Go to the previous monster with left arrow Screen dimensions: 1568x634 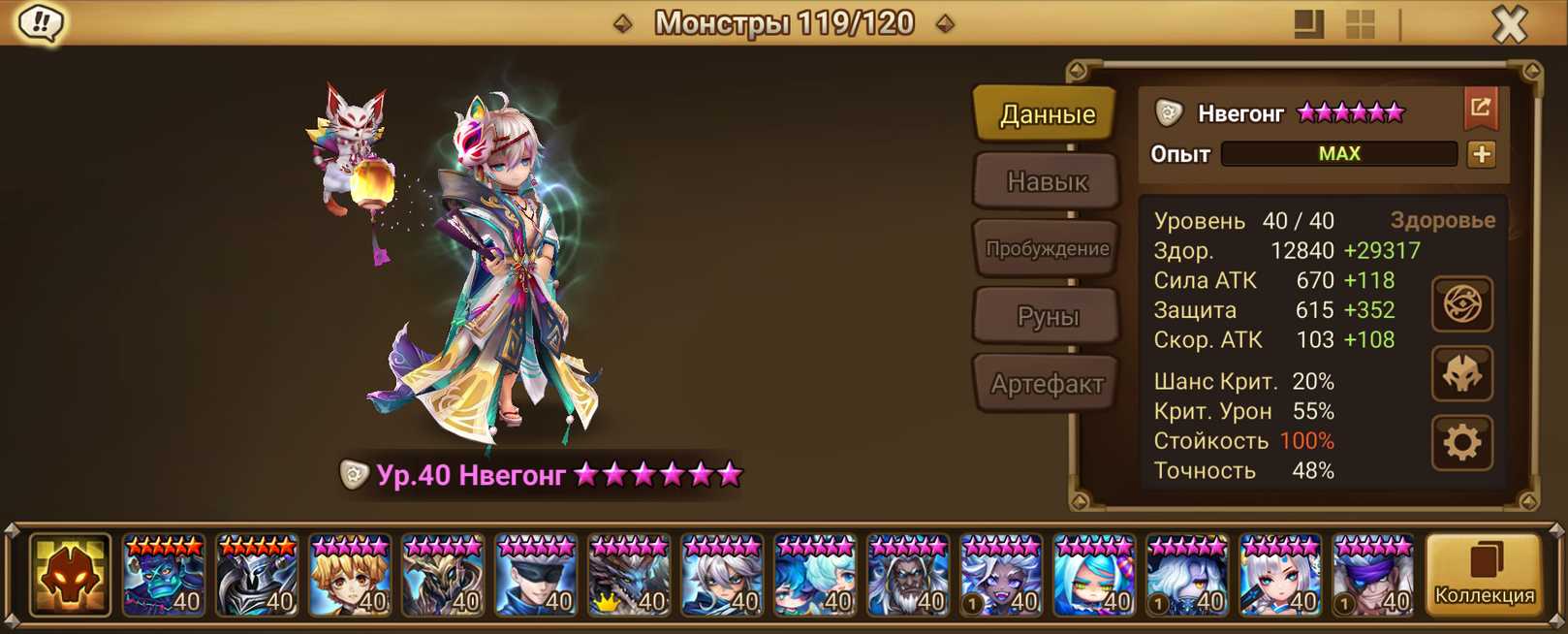pyautogui.click(x=623, y=23)
